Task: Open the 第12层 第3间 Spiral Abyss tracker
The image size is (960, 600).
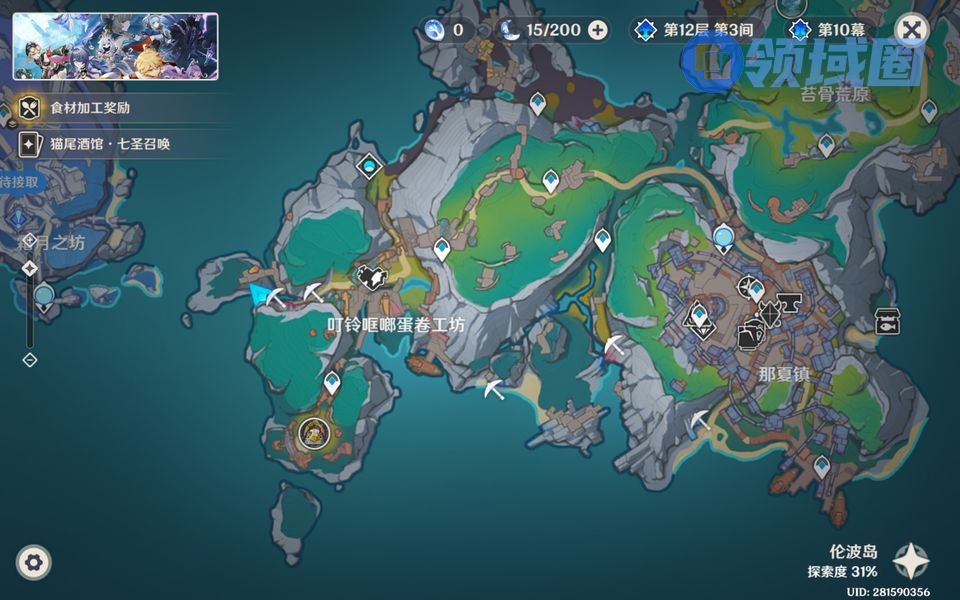Action: (x=697, y=30)
